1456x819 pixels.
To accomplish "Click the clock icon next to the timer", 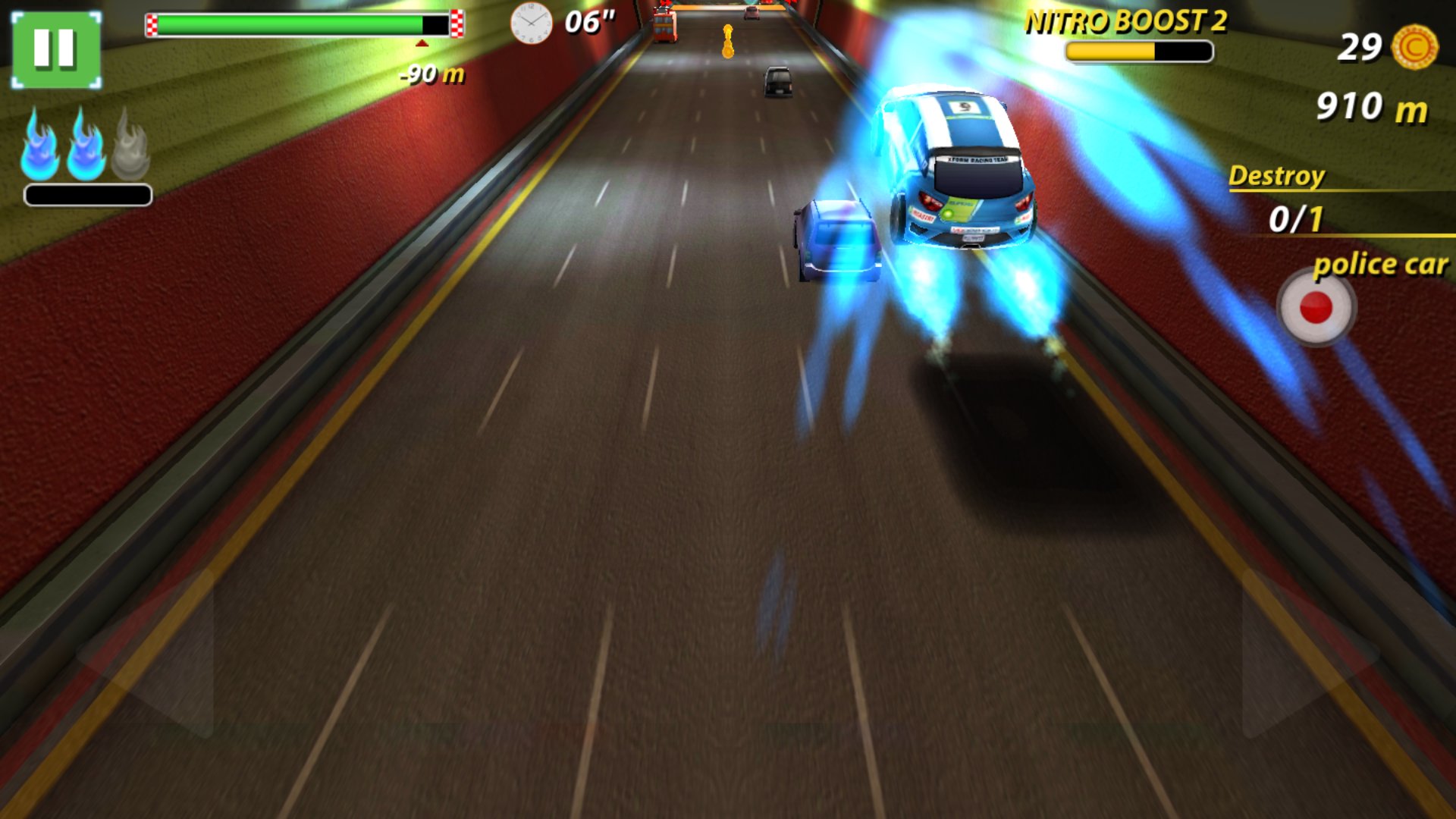I will (x=532, y=25).
